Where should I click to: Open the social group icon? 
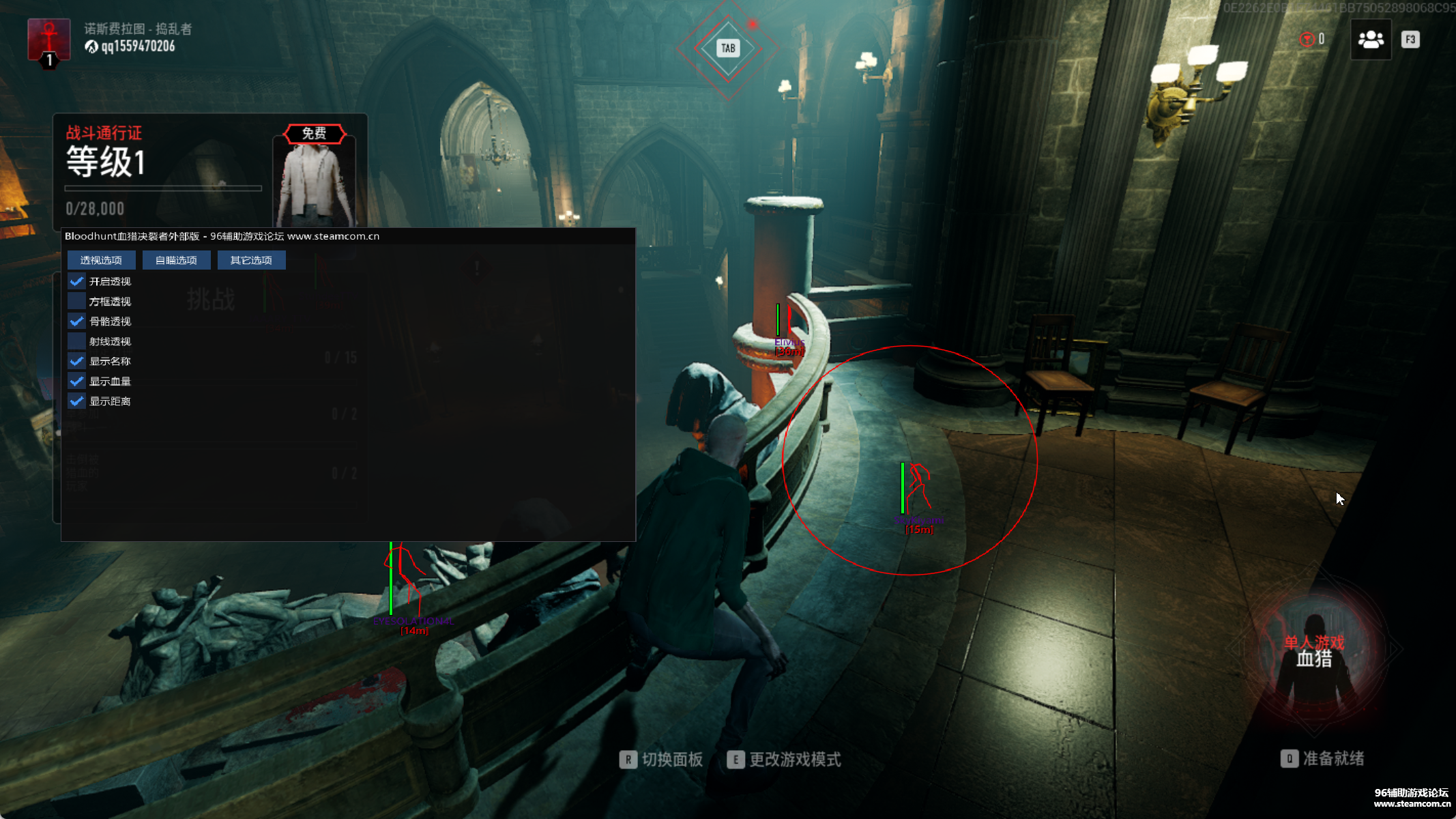tap(1371, 40)
